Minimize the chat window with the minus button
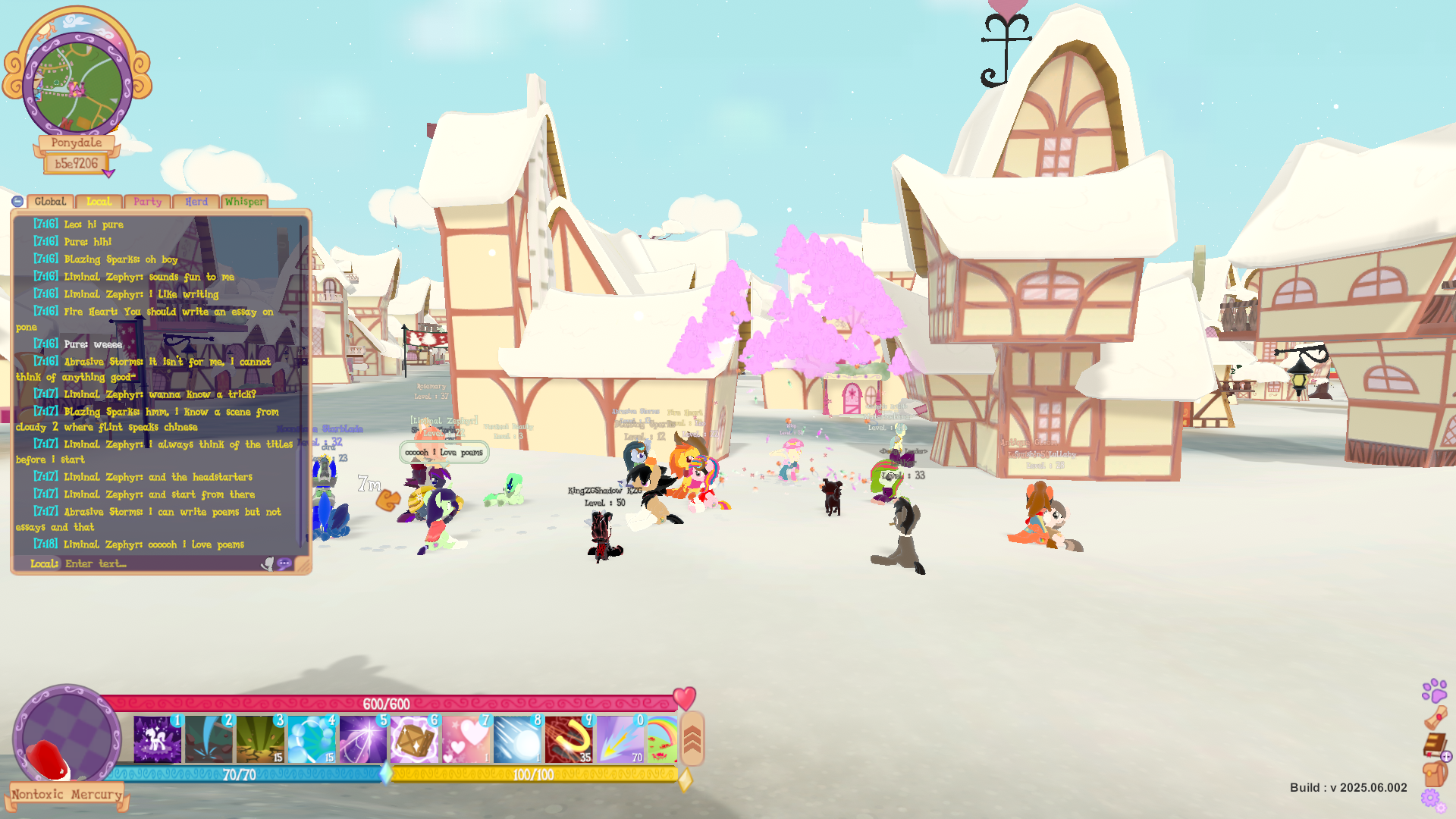The image size is (1456, 819). pos(17,202)
